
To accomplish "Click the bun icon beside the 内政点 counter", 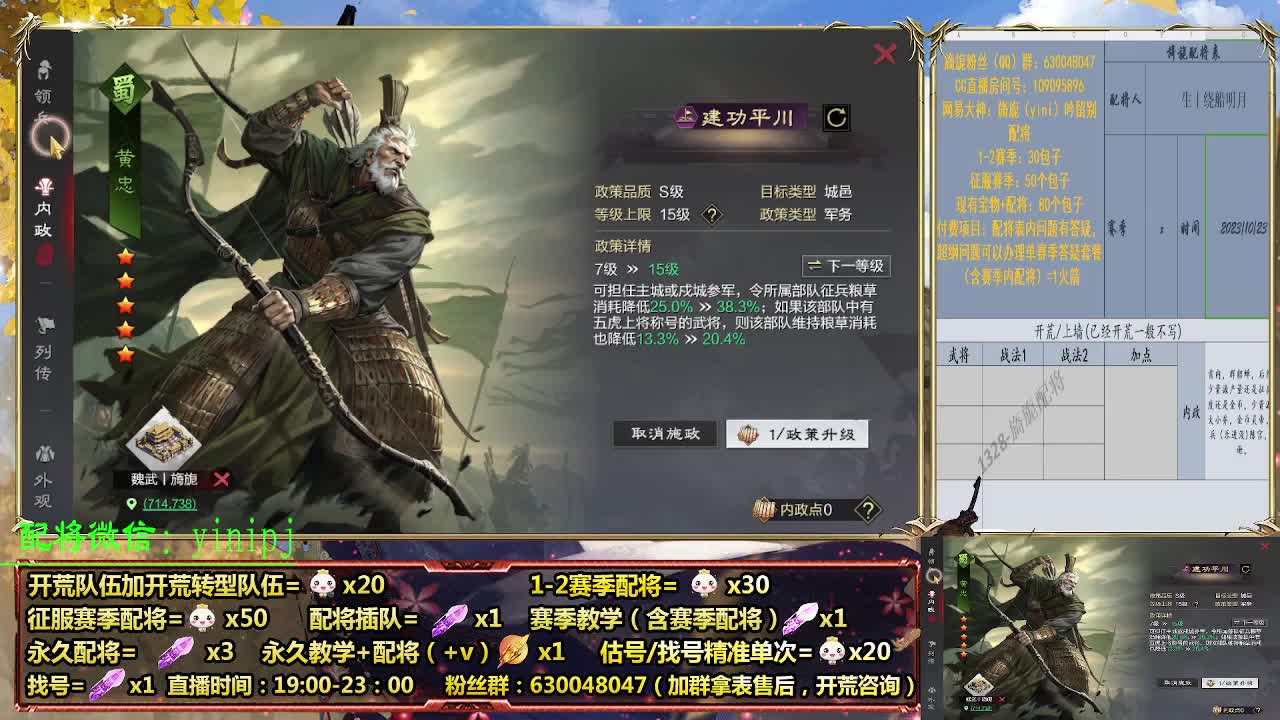I will pos(764,507).
